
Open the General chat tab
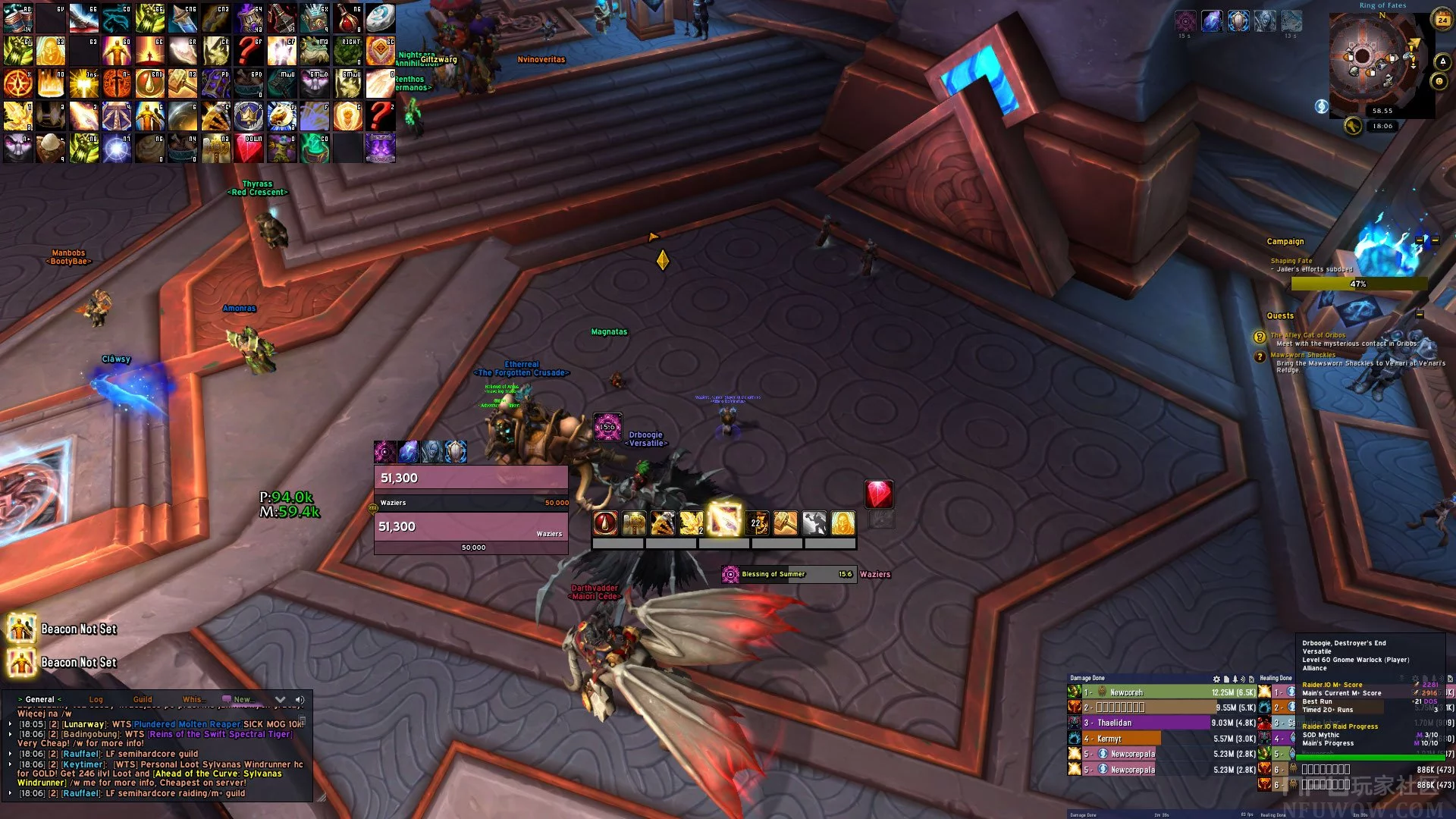[39, 700]
